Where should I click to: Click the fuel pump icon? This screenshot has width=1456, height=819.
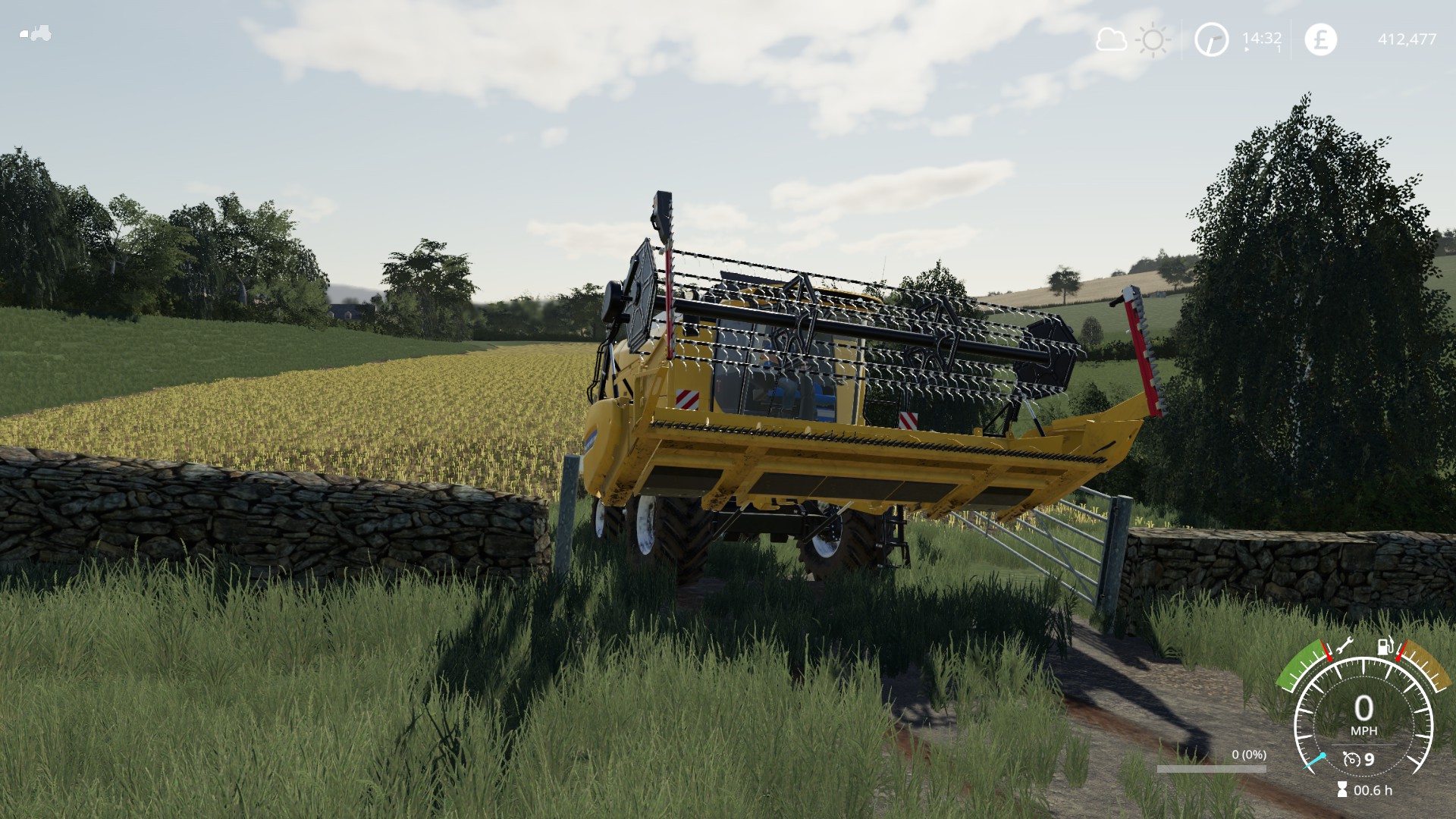[1385, 647]
